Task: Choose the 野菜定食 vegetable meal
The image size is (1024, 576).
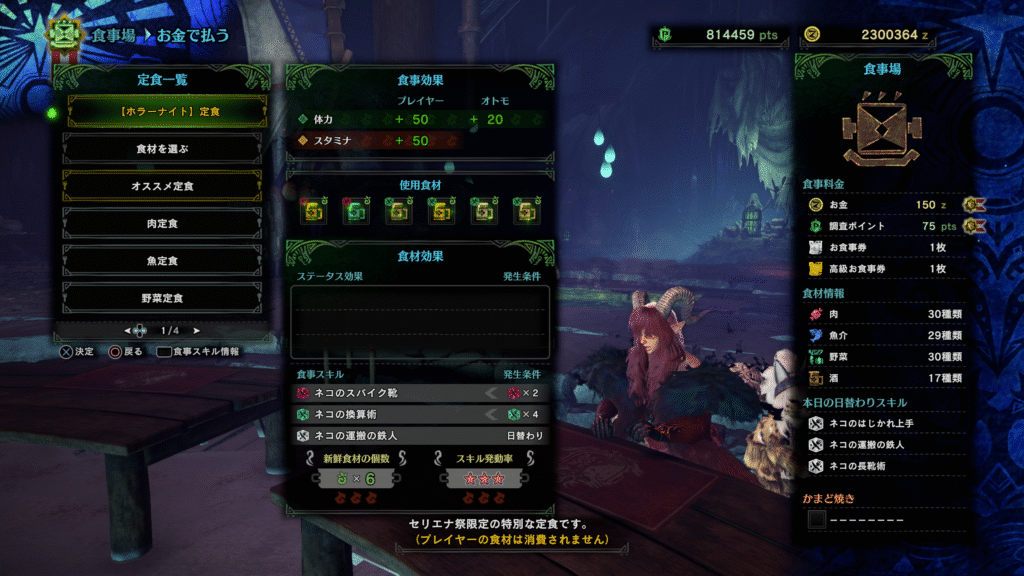Action: 162,297
